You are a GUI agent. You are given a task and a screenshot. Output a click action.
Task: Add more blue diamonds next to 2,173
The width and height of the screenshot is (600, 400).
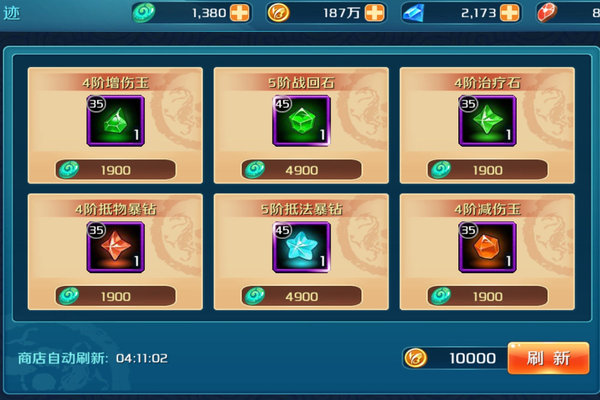(509, 13)
